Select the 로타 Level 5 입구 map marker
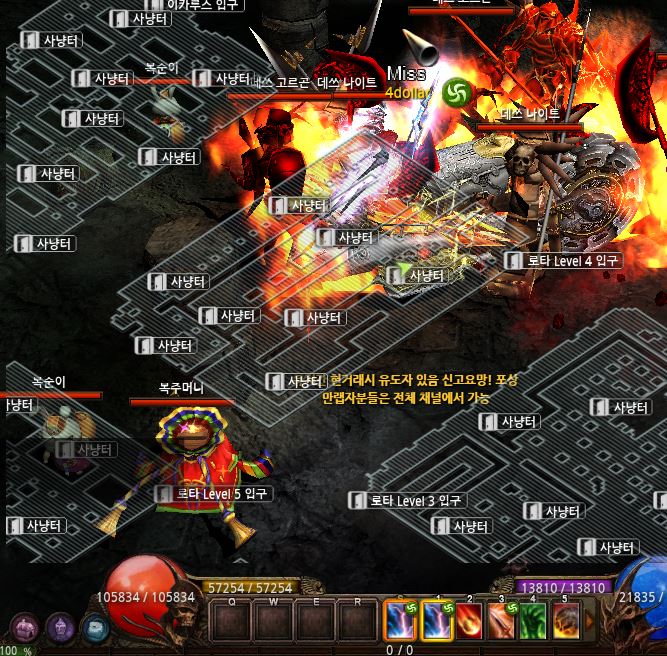Viewport: 667px width, 656px height. (213, 494)
